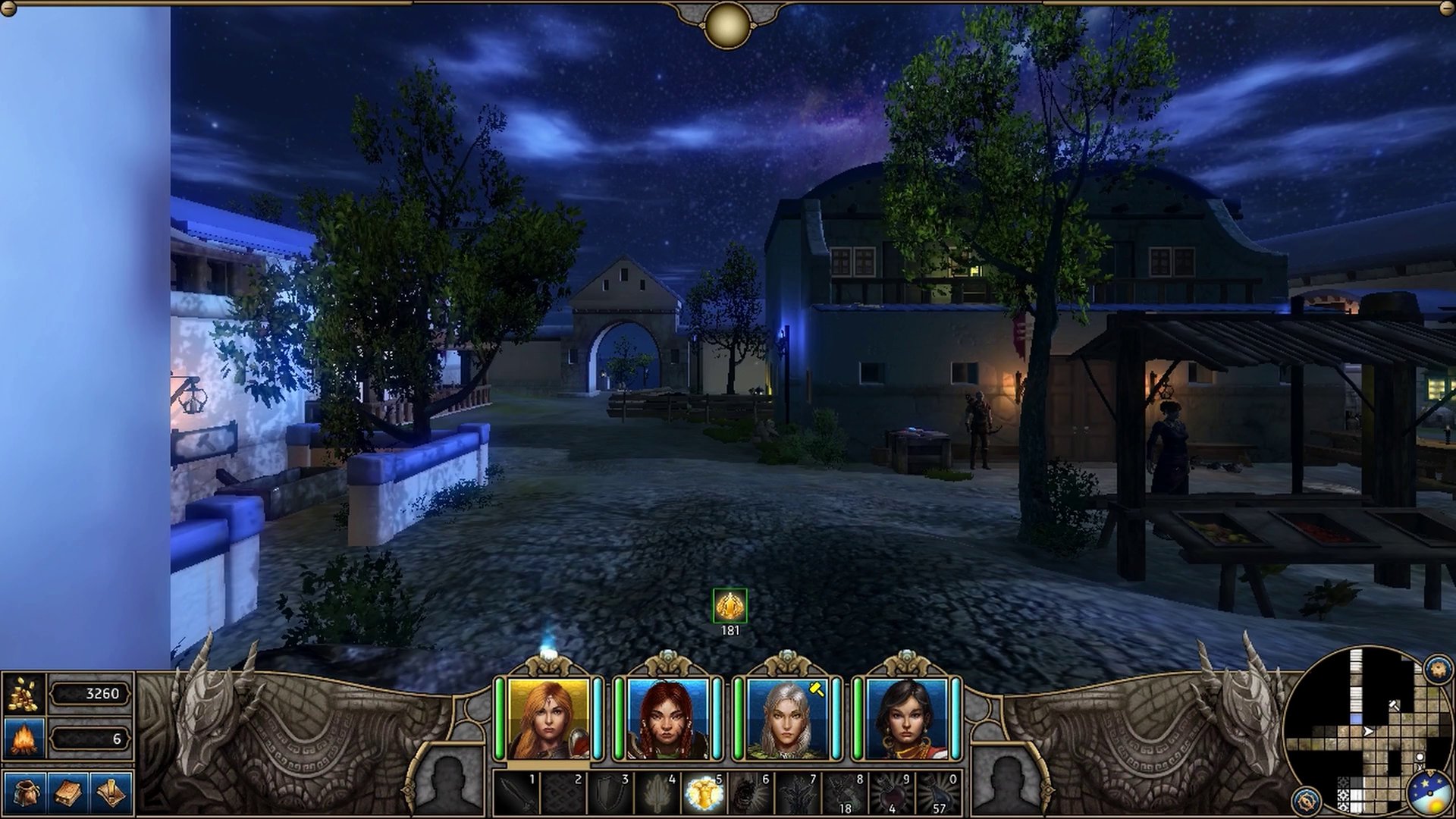The height and width of the screenshot is (819, 1456).
Task: Open the quest journal scroll
Action: (111, 793)
